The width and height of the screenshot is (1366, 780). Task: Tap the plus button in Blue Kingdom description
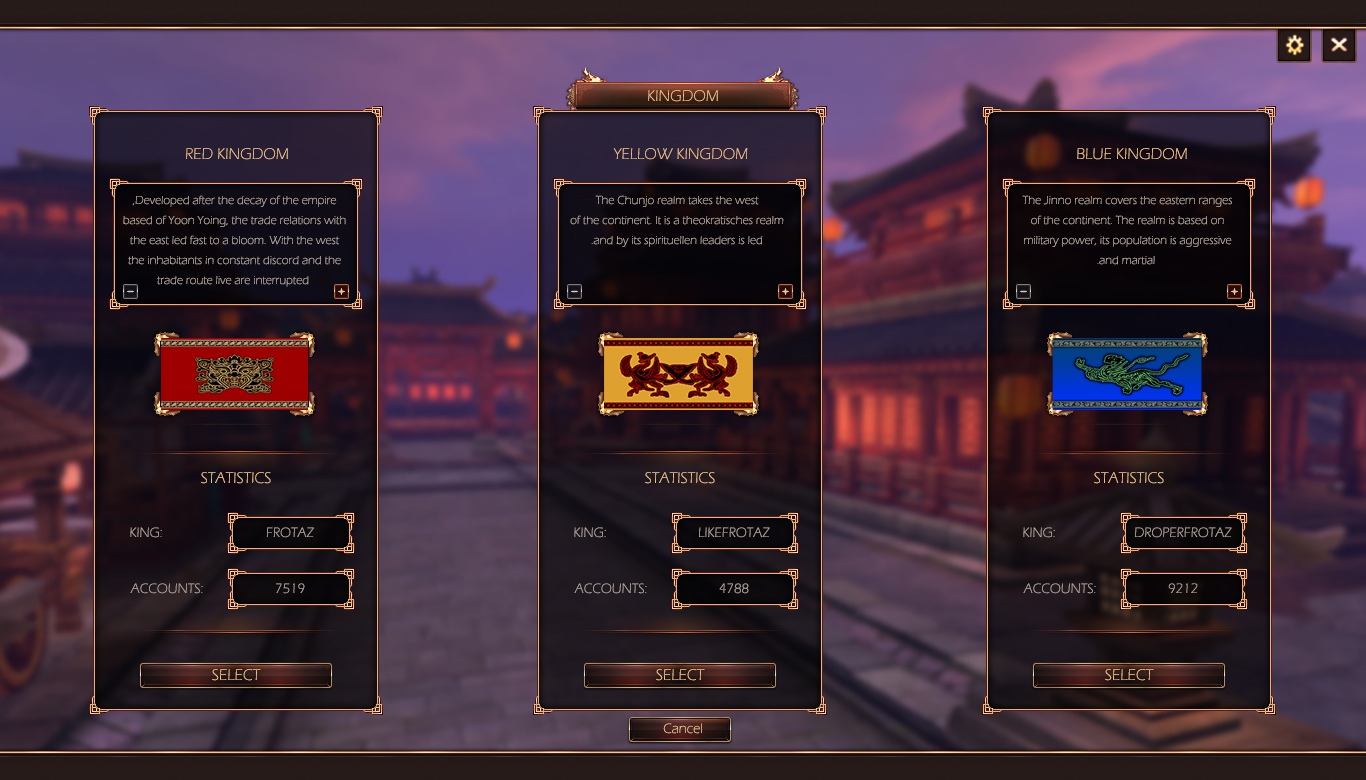[1234, 291]
